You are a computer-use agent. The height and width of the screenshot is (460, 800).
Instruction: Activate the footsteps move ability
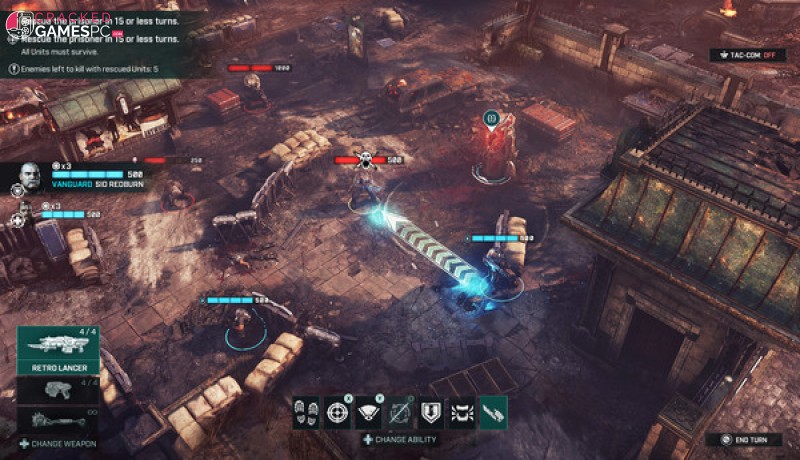click(x=306, y=412)
